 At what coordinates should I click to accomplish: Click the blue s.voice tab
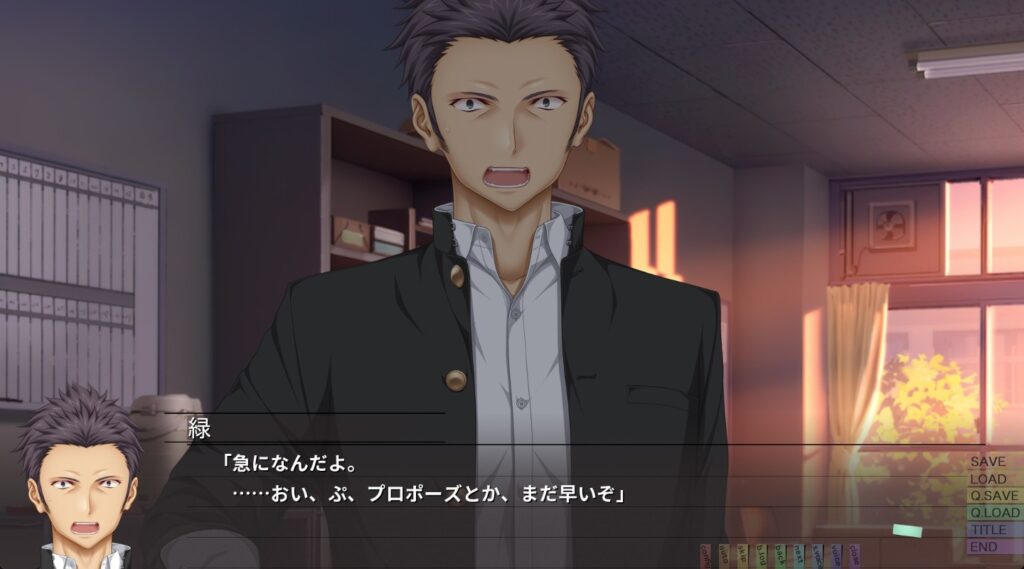[x=817, y=556]
